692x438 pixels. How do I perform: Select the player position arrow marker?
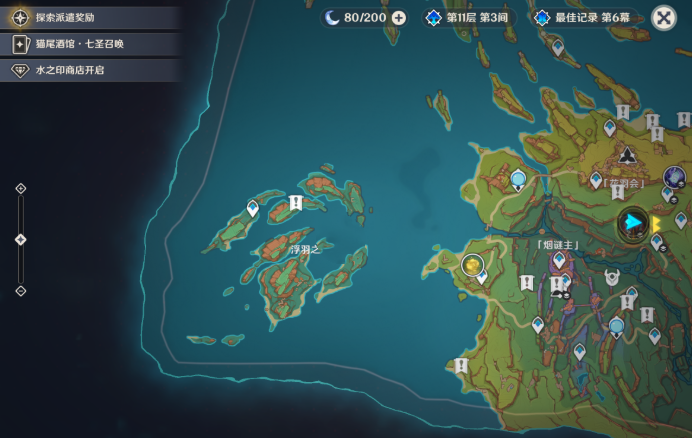[633, 222]
